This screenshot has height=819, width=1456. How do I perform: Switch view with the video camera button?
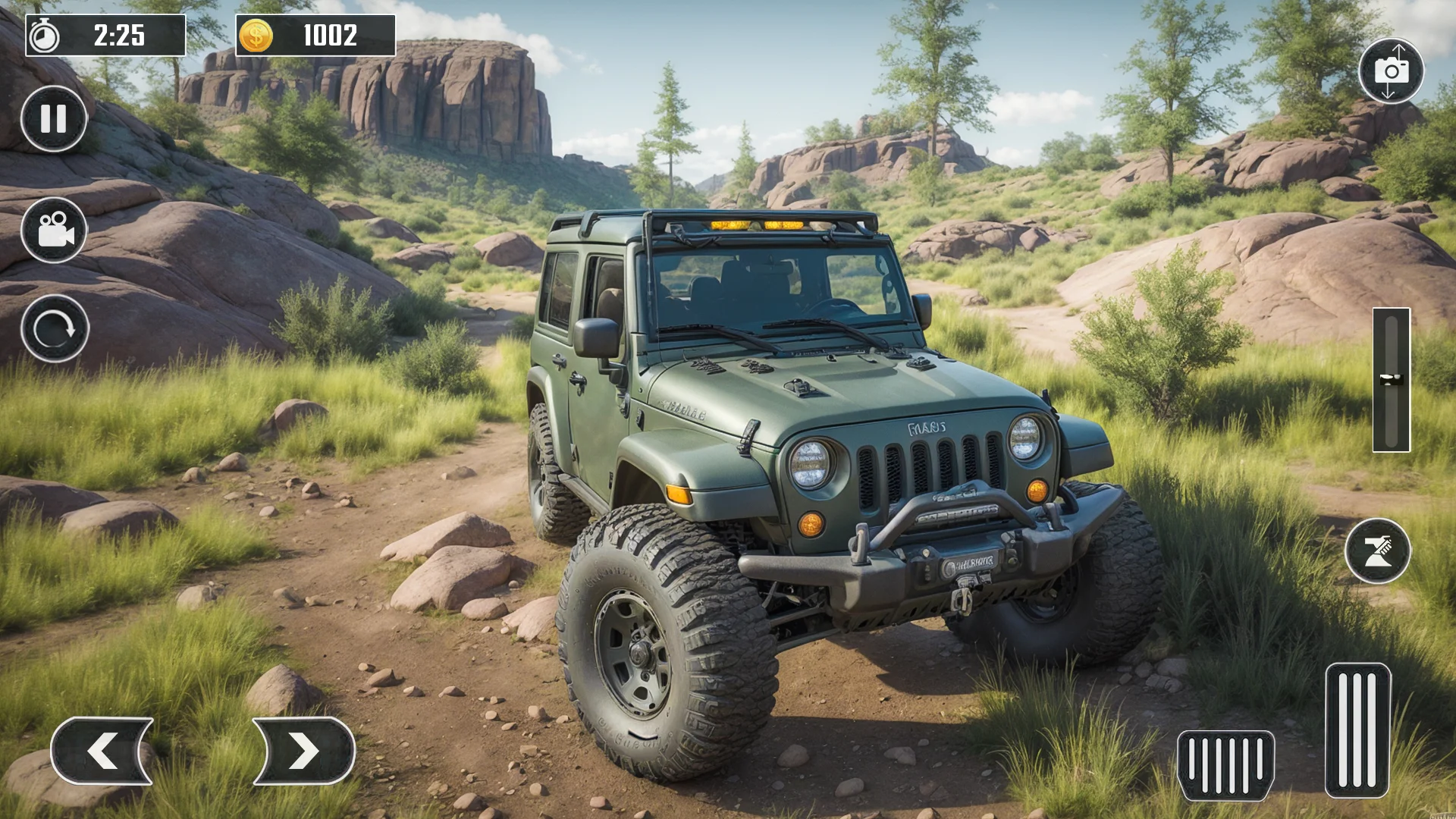[54, 230]
